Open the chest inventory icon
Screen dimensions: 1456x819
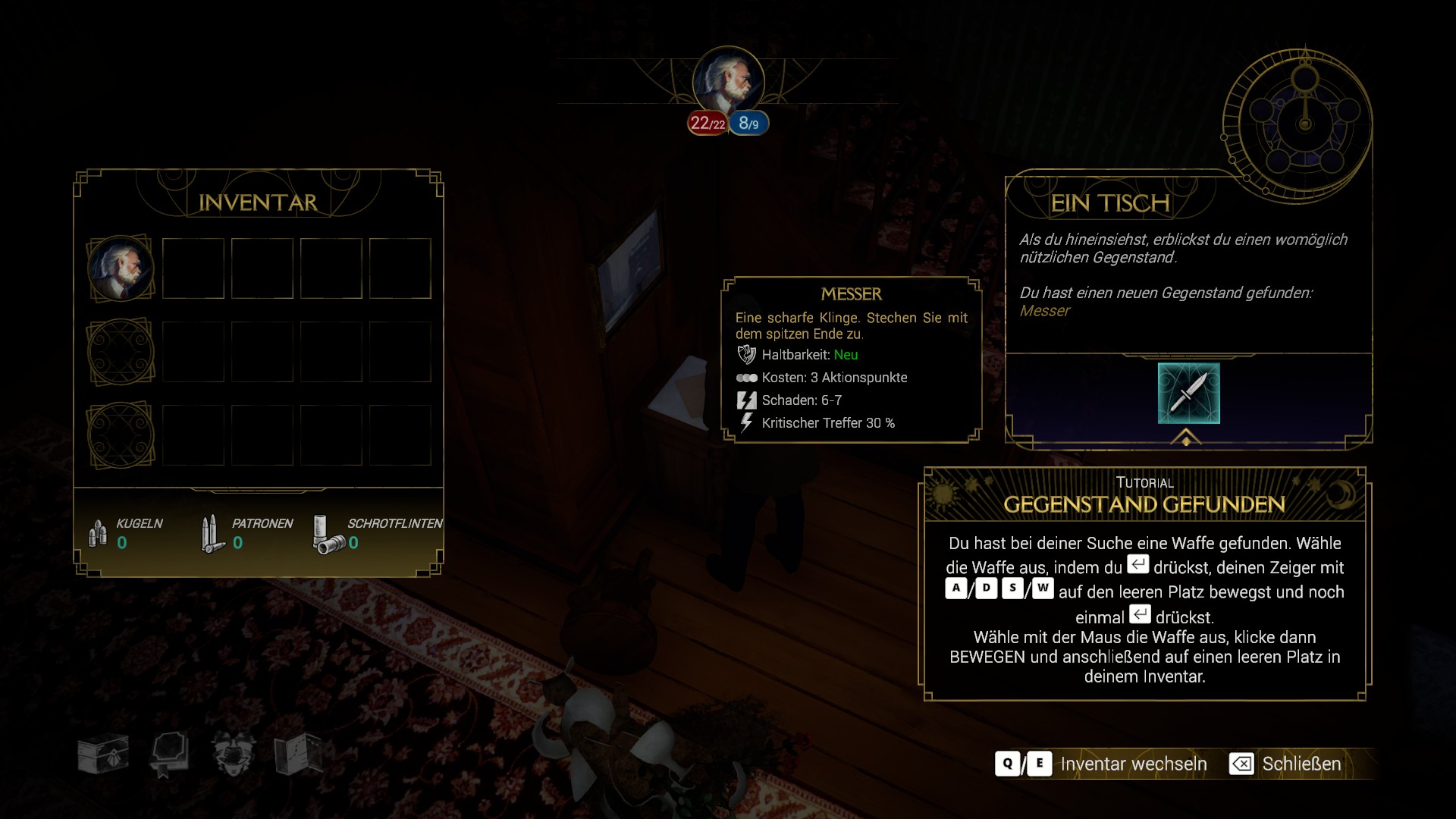tap(103, 755)
